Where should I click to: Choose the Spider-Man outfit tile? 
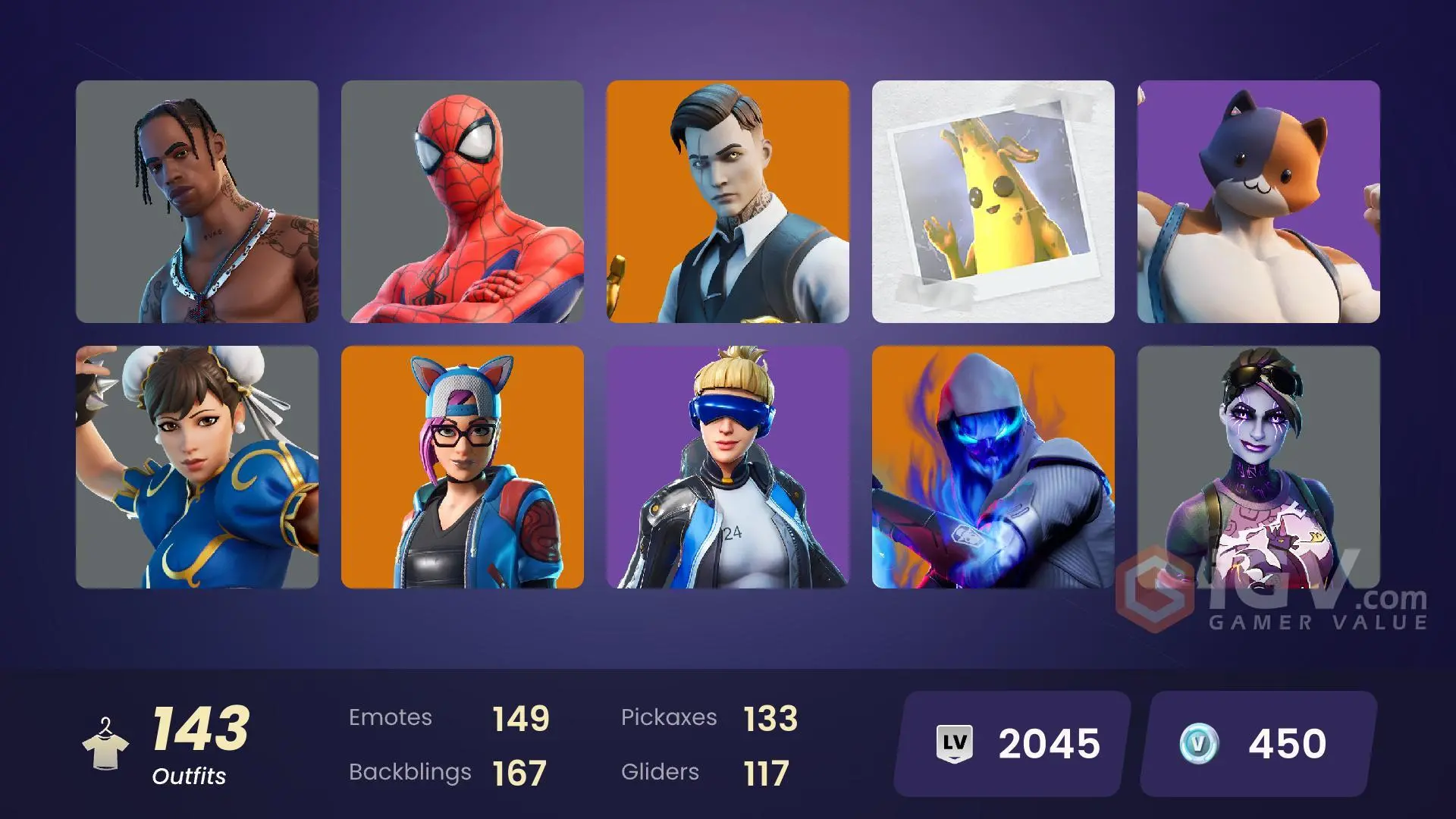[463, 202]
